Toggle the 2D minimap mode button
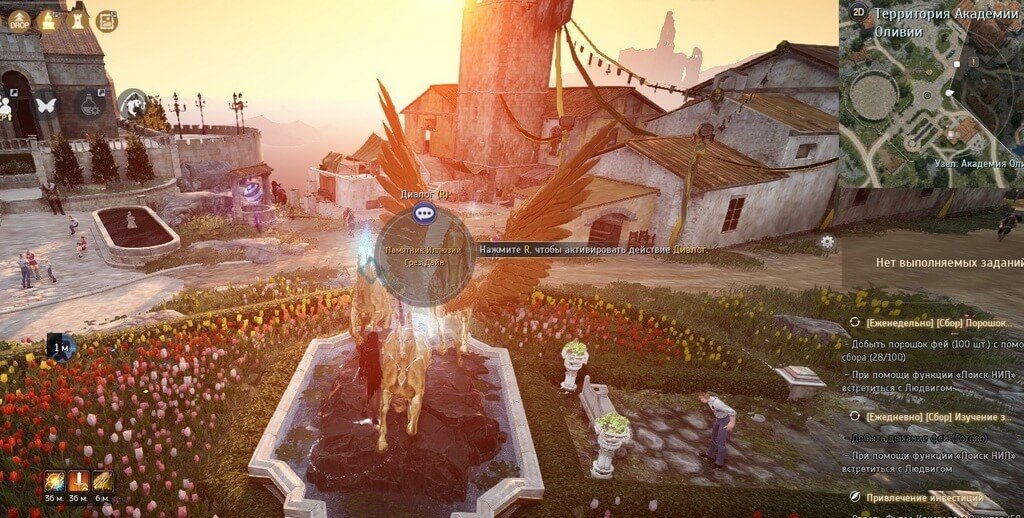The height and width of the screenshot is (518, 1024). (858, 13)
